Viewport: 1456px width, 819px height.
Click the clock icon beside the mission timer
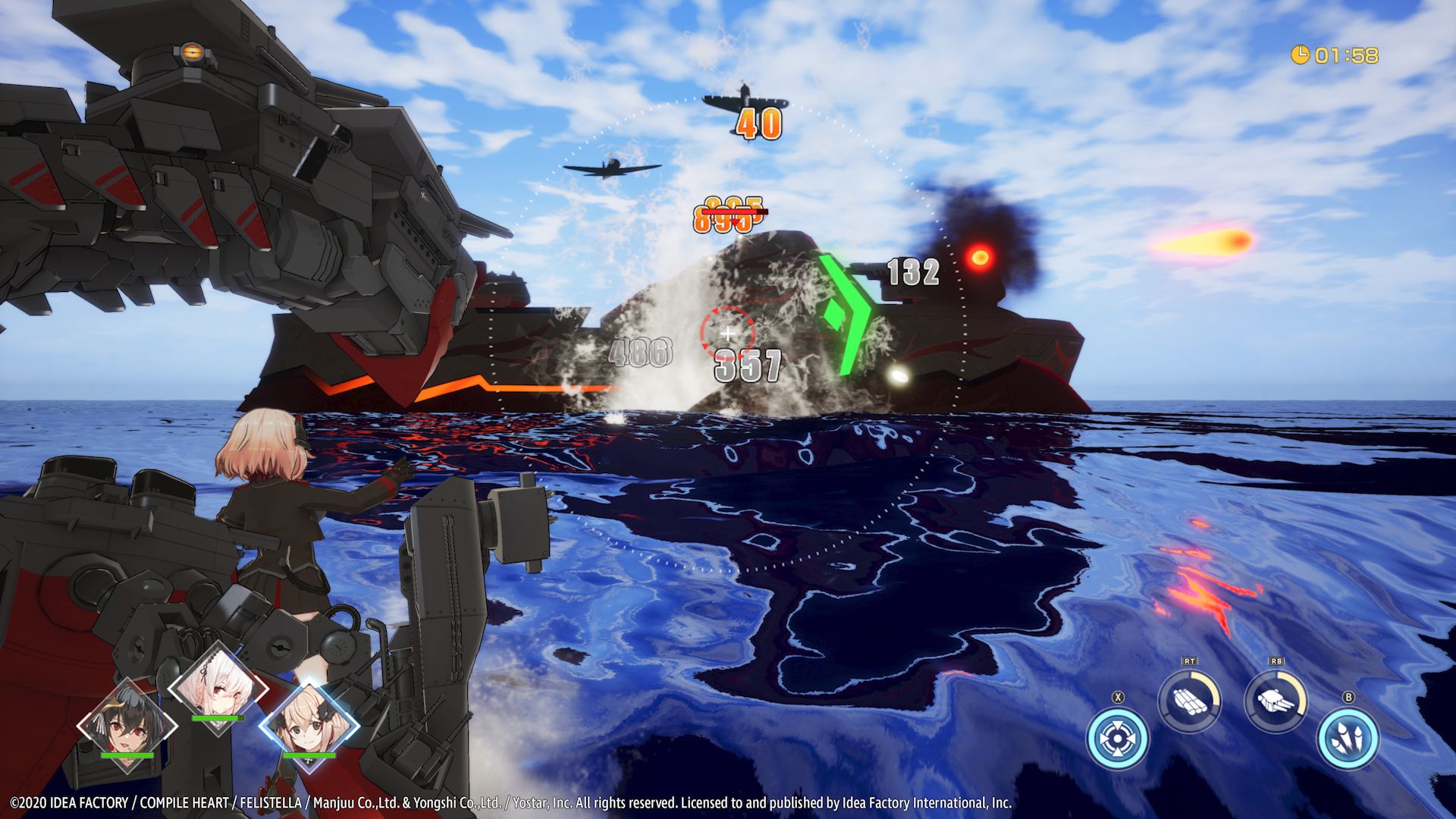(1301, 54)
